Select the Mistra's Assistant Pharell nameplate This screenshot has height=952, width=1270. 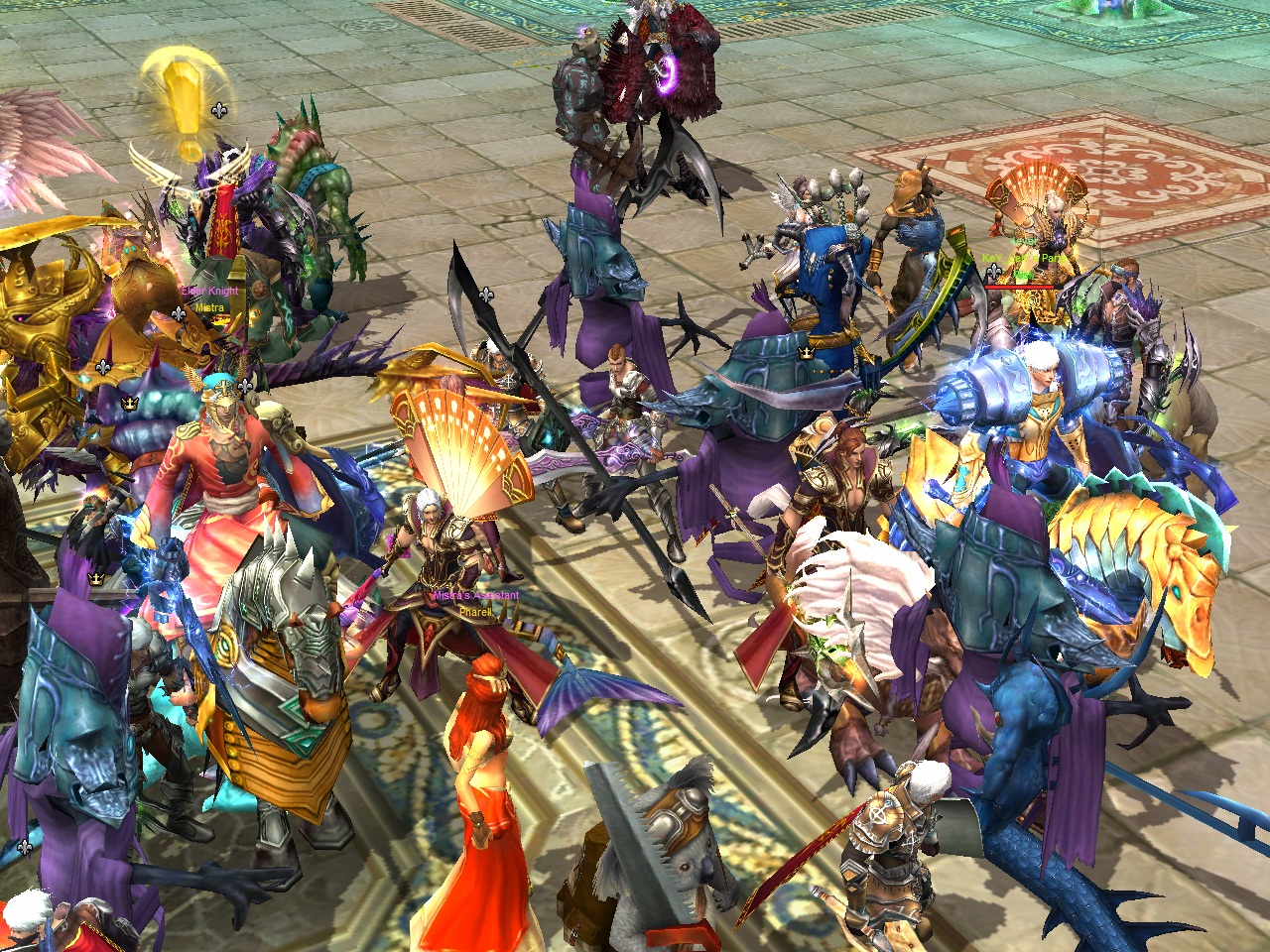pos(475,604)
